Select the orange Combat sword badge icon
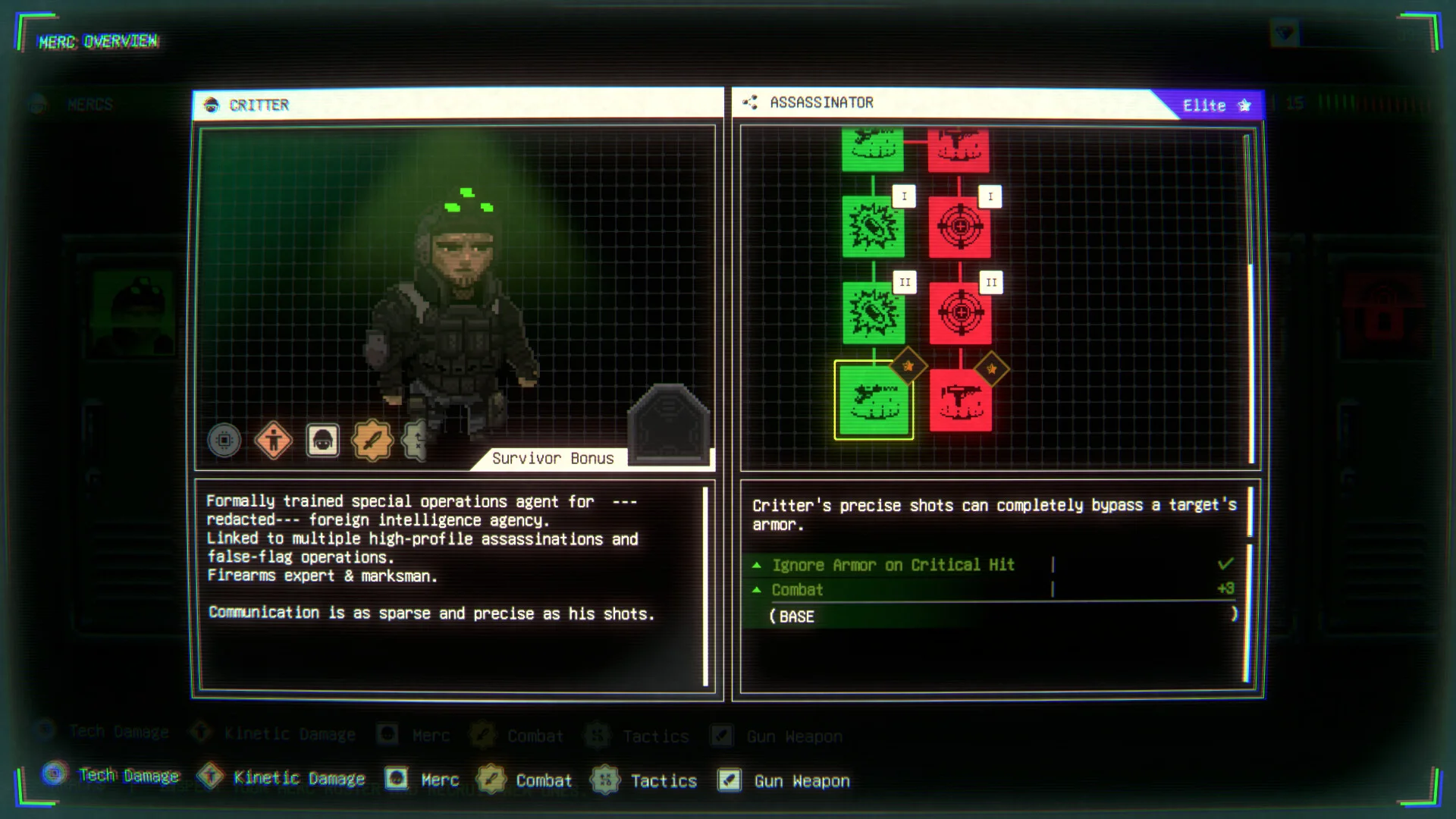1456x819 pixels. click(372, 440)
